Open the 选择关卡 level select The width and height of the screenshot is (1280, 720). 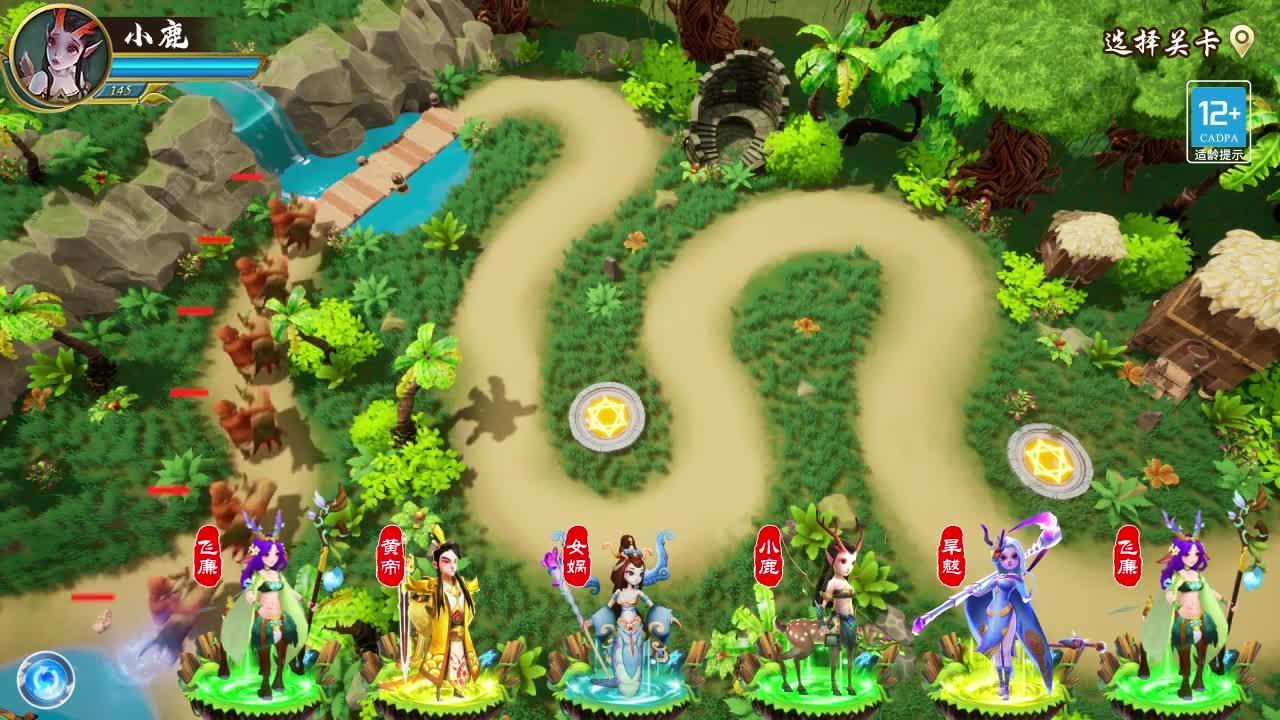1176,42
